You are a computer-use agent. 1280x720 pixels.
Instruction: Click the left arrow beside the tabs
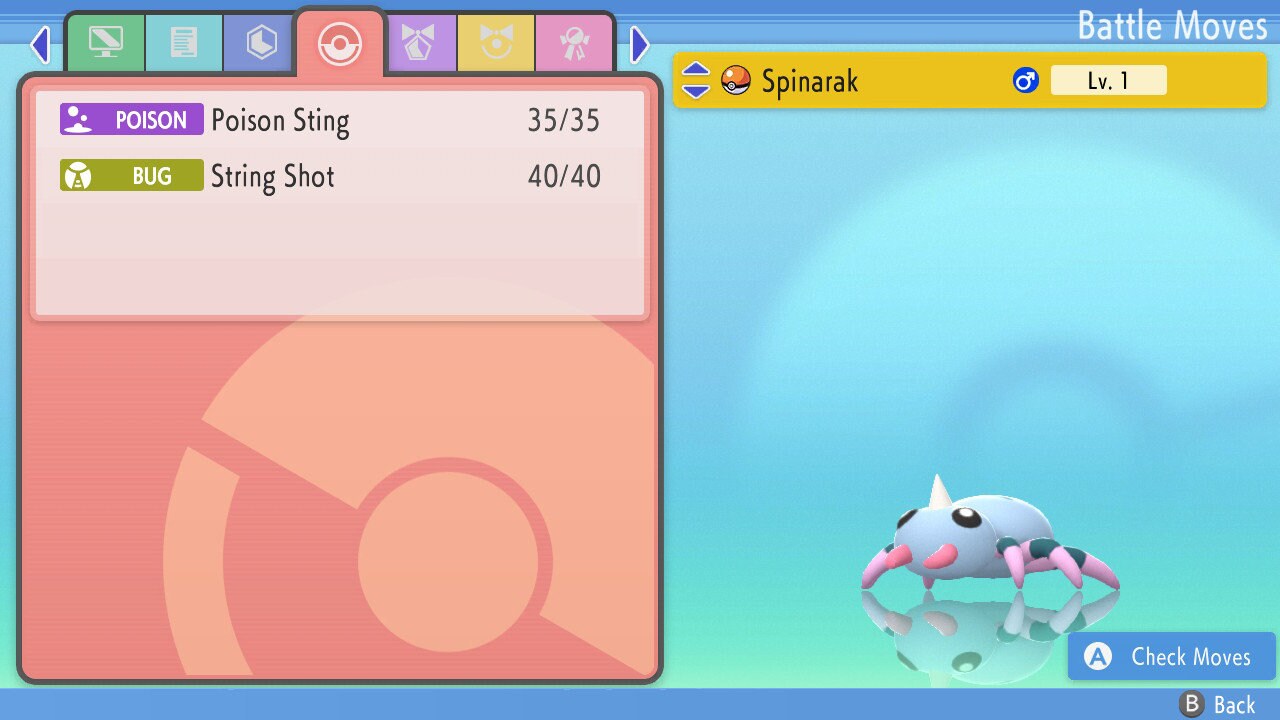click(40, 44)
